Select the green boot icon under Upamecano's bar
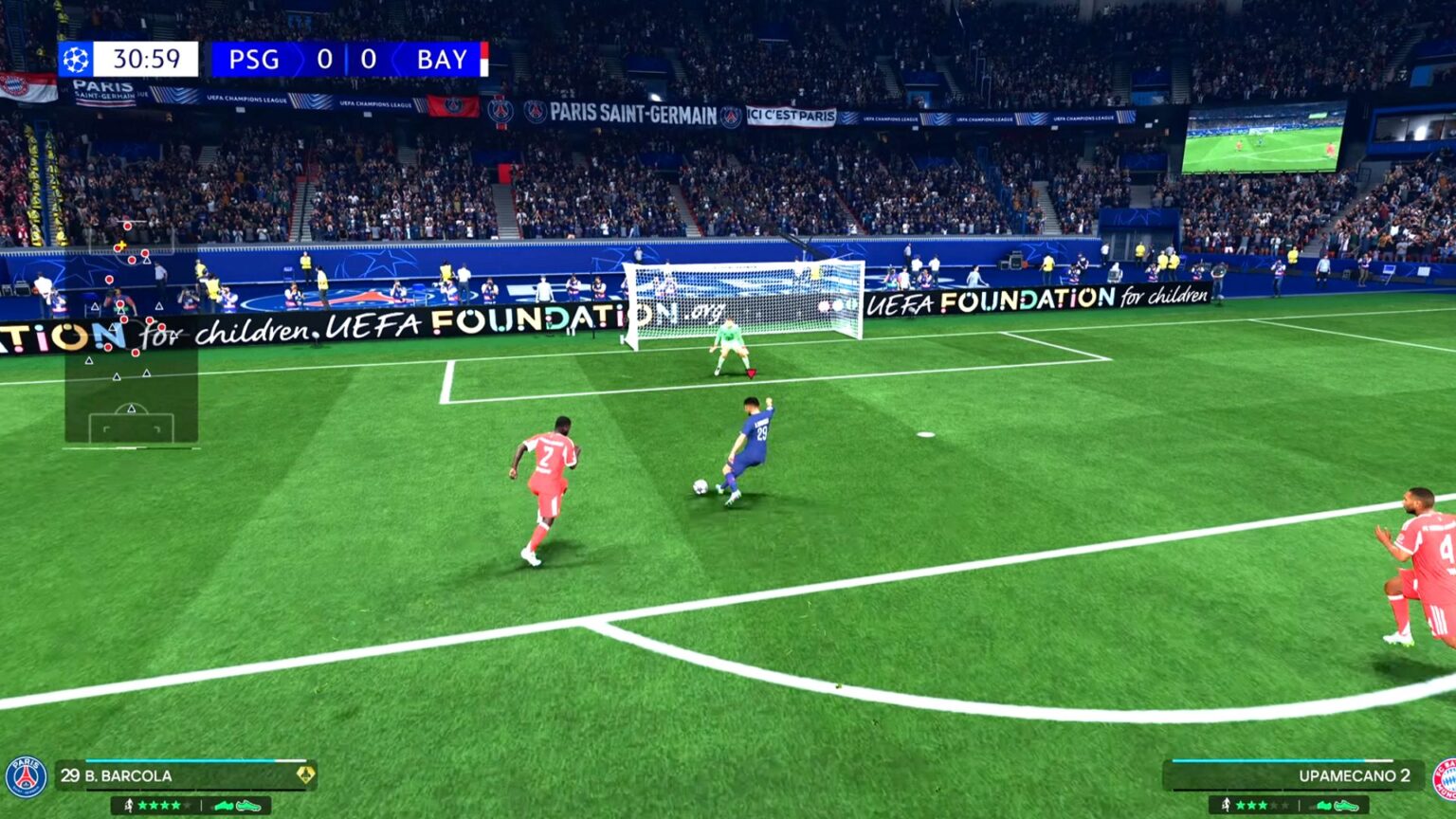Screen dimensions: 1456x819 [1346, 806]
